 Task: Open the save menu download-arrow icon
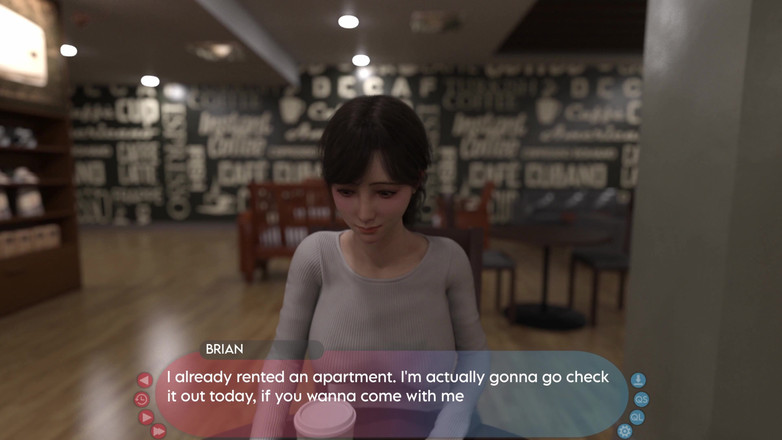638,380
